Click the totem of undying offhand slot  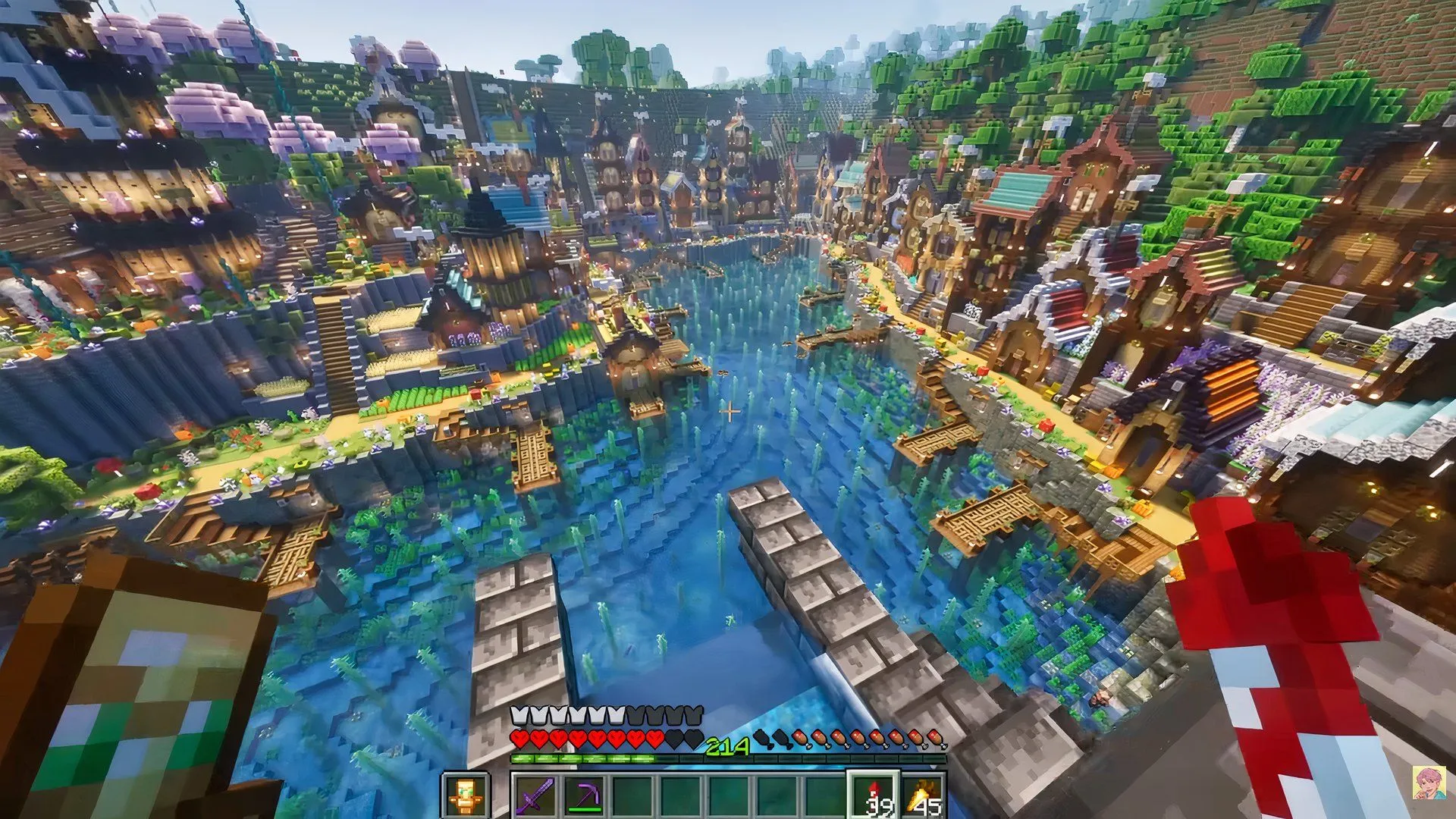tap(463, 796)
